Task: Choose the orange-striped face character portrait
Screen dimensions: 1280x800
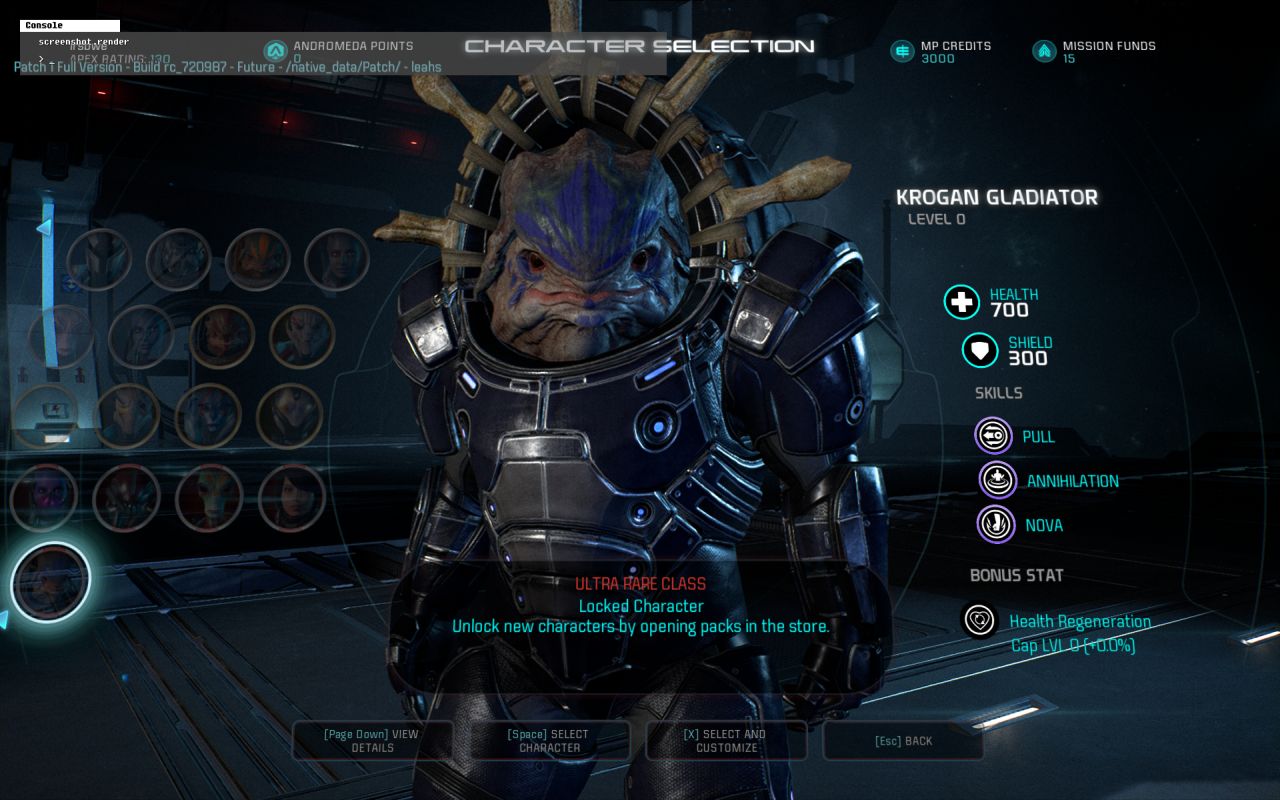Action: pyautogui.click(x=257, y=259)
